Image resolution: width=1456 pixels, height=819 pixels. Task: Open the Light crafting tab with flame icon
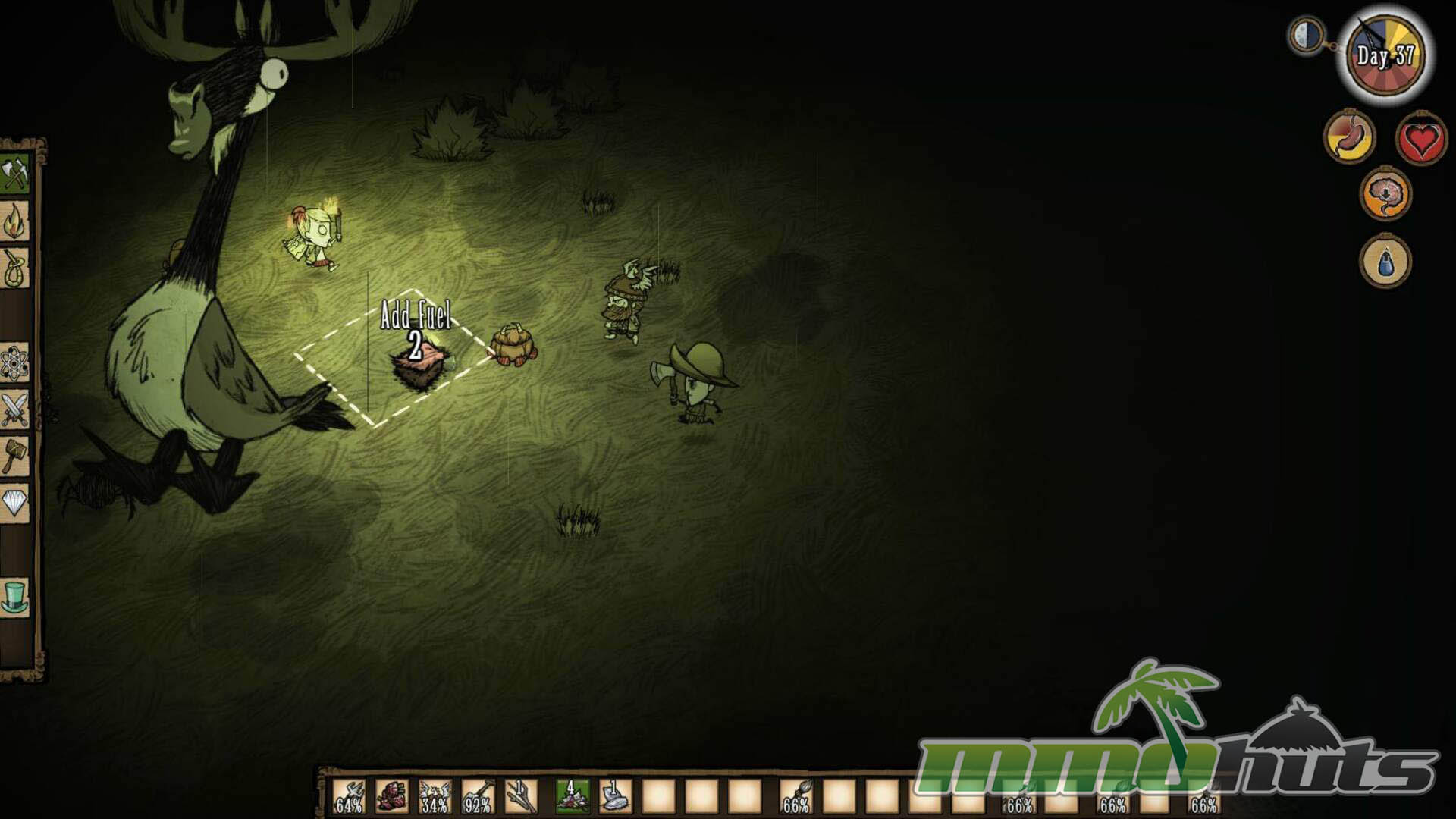point(15,222)
